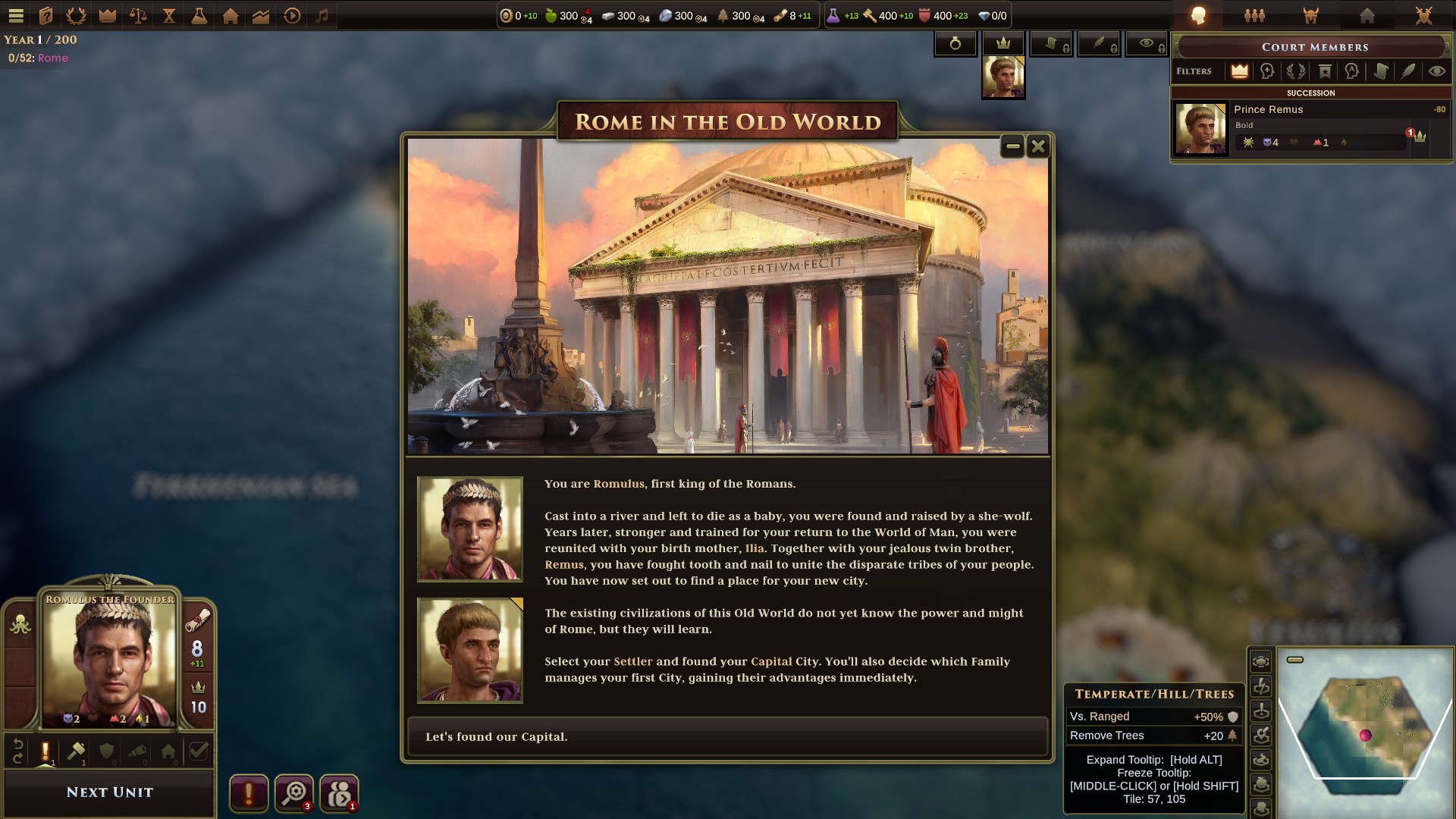The height and width of the screenshot is (819, 1456).
Task: Select the leader portrait under crown tab
Action: coord(1003,77)
